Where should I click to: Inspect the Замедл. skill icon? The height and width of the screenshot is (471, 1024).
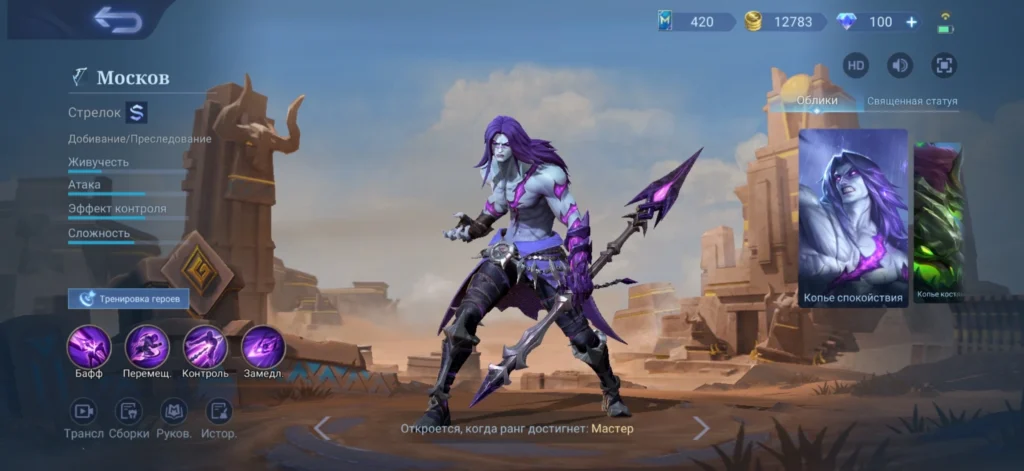coord(263,347)
